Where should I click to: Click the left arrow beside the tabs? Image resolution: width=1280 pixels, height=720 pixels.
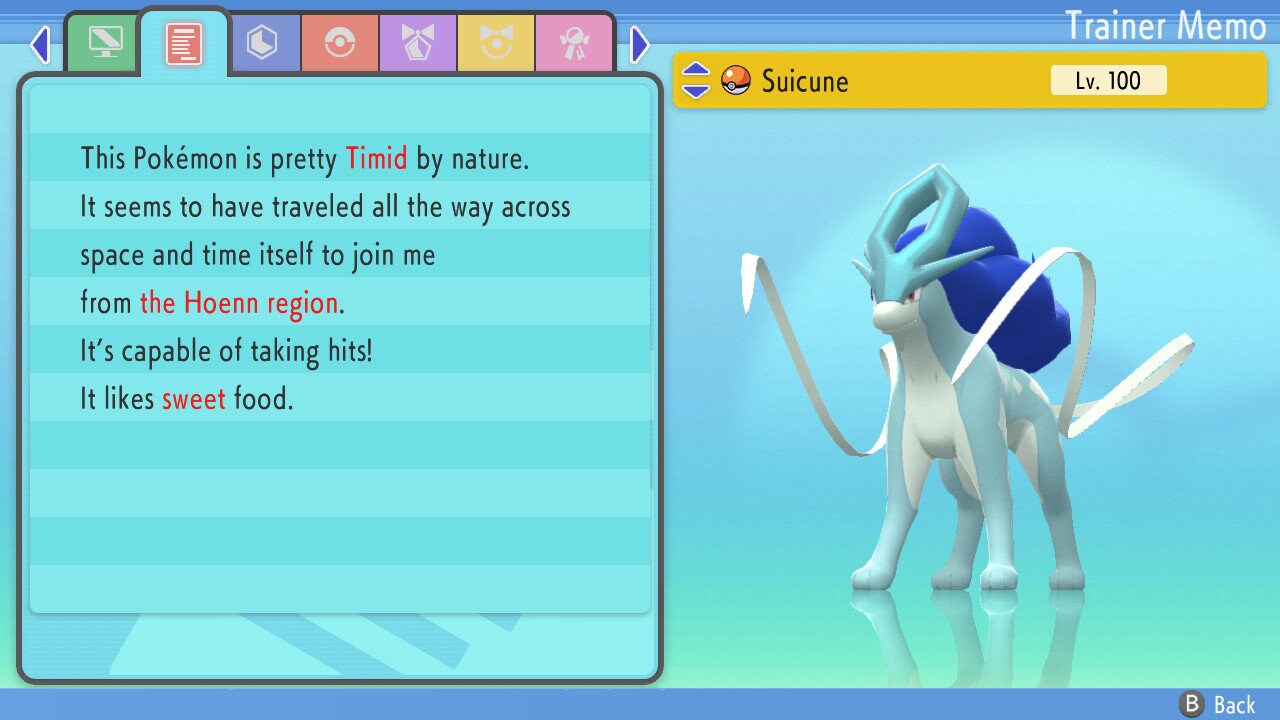coord(40,44)
